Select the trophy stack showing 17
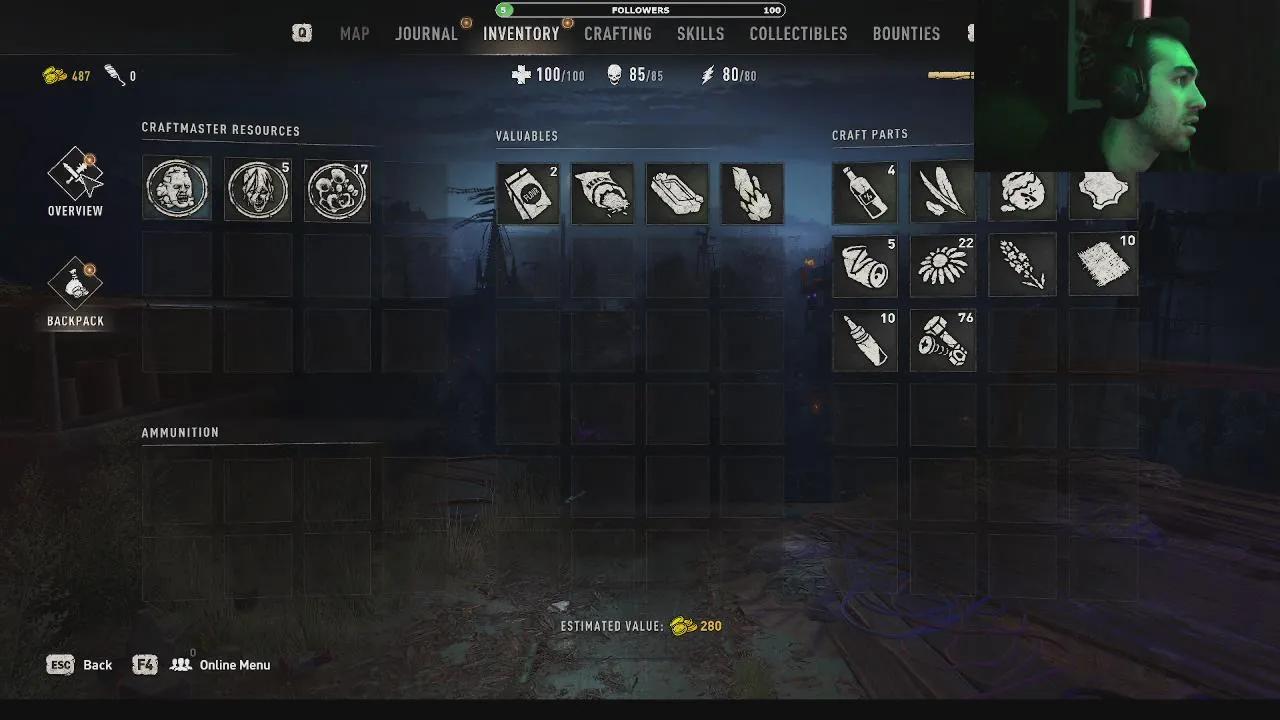1280x720 pixels. [337, 190]
